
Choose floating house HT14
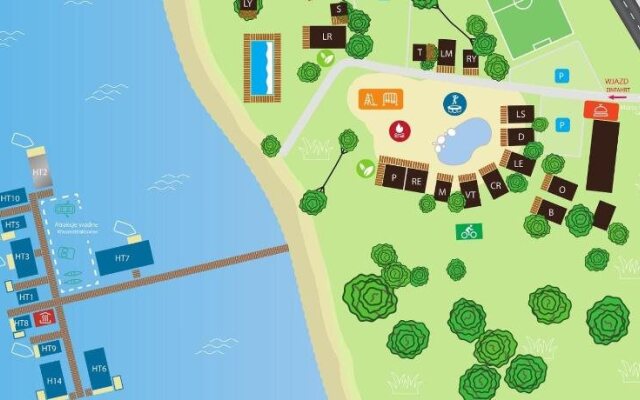[x=53, y=380]
